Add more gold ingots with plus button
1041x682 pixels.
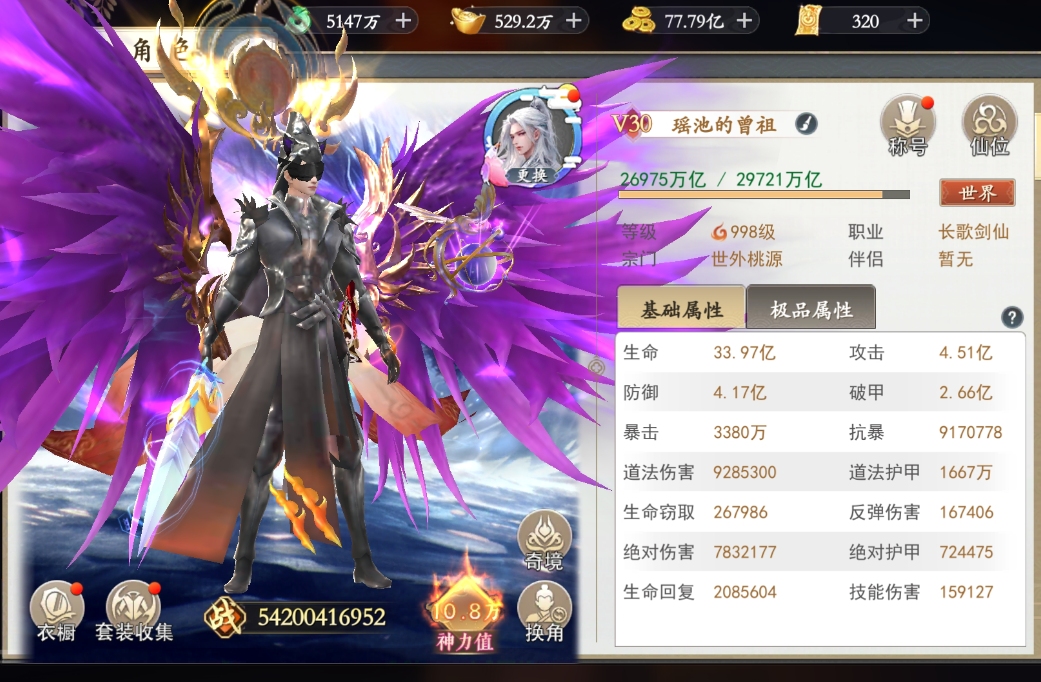click(x=573, y=20)
